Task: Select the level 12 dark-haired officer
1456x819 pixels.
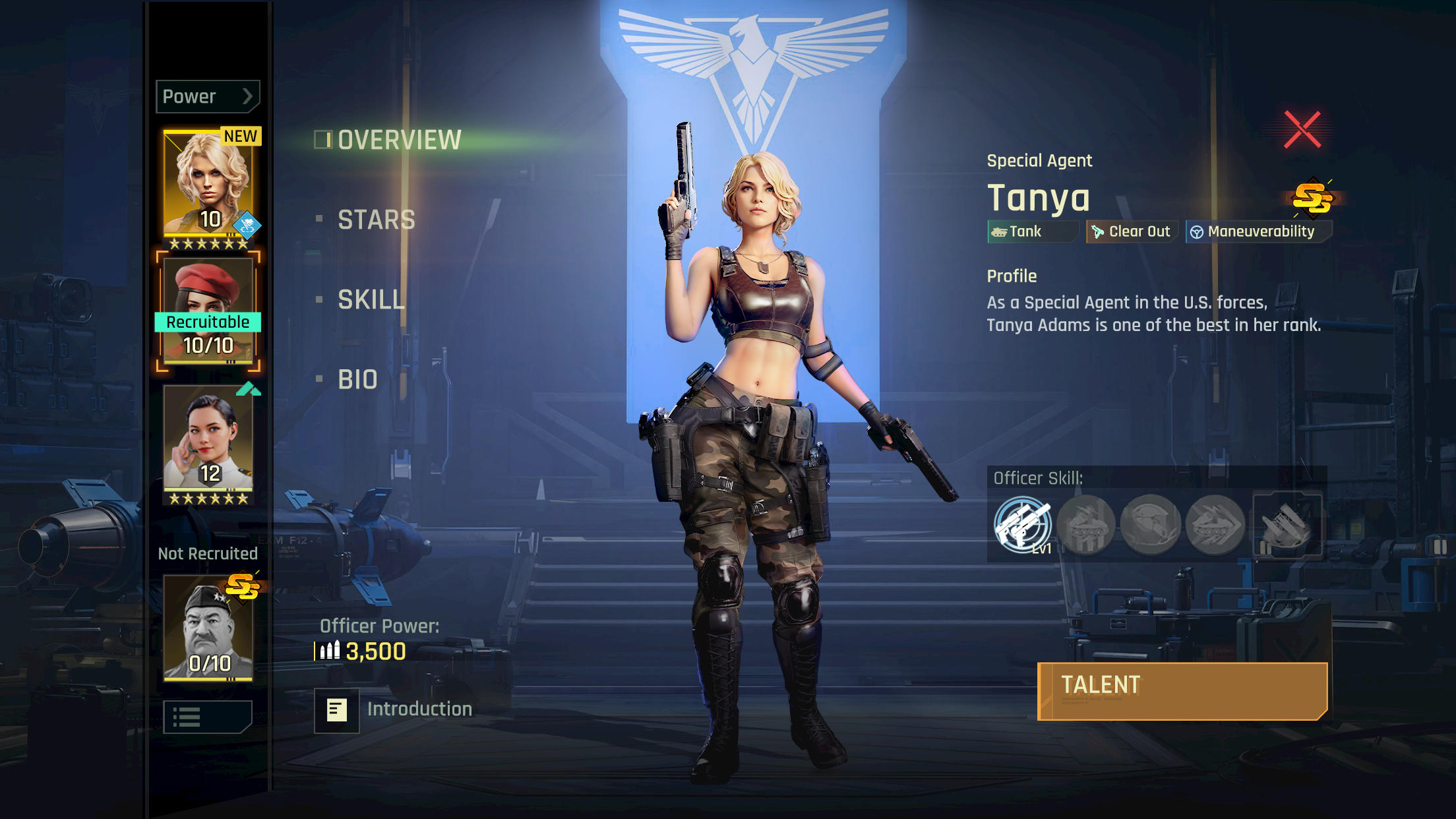Action: [x=208, y=442]
